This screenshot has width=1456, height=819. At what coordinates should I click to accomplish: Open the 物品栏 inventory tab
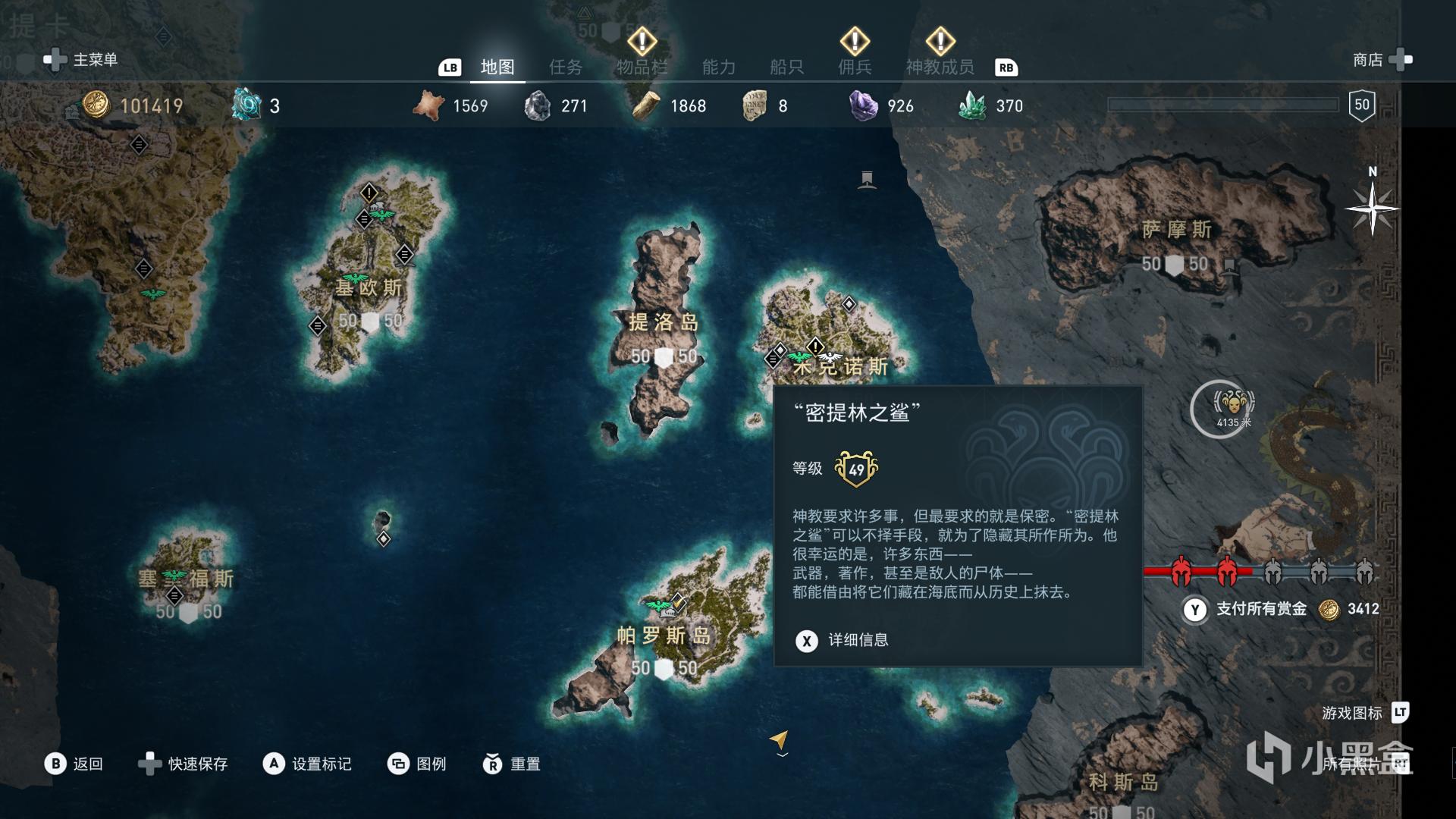642,67
